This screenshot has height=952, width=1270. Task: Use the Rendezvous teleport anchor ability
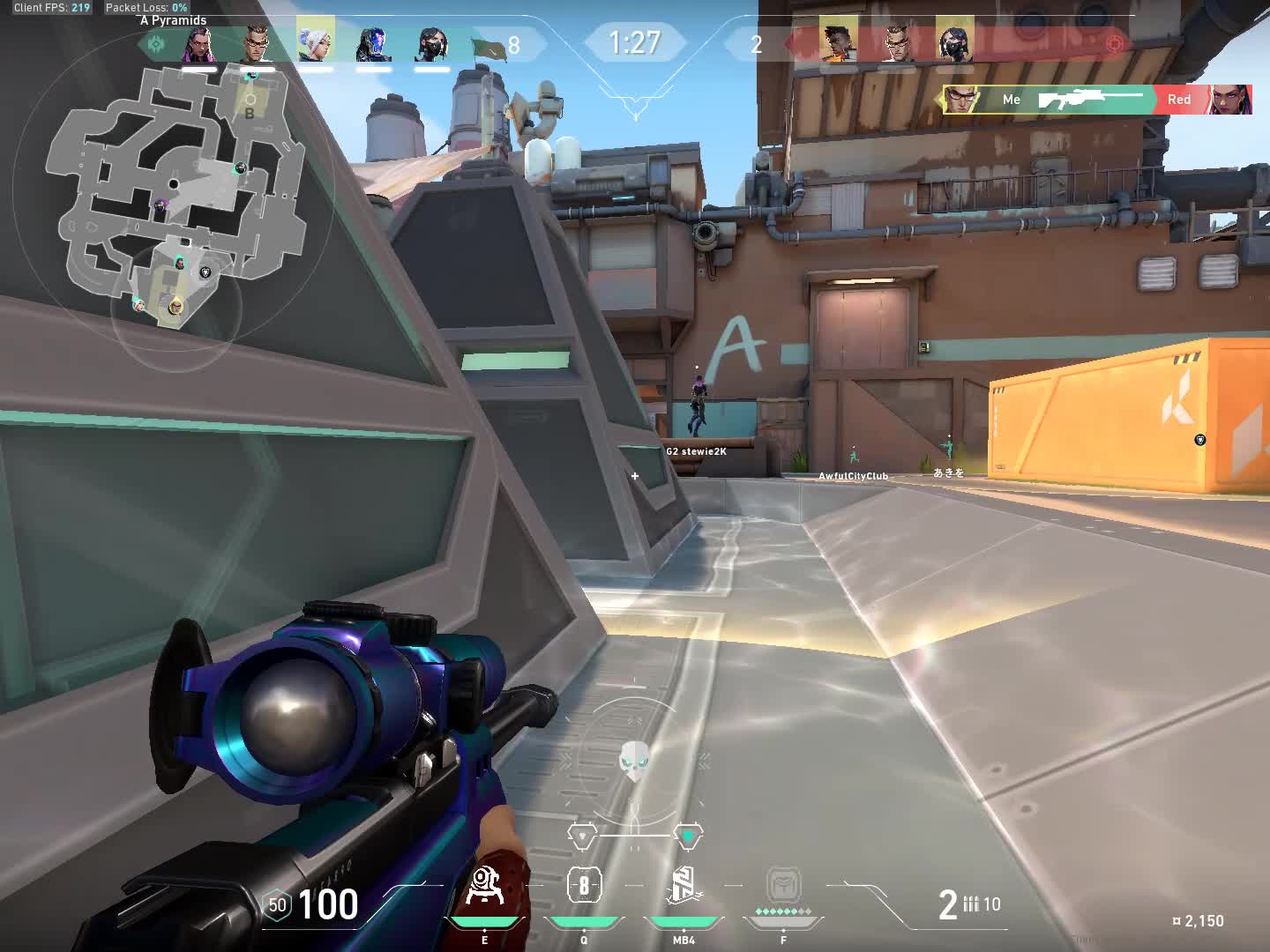pos(684,886)
